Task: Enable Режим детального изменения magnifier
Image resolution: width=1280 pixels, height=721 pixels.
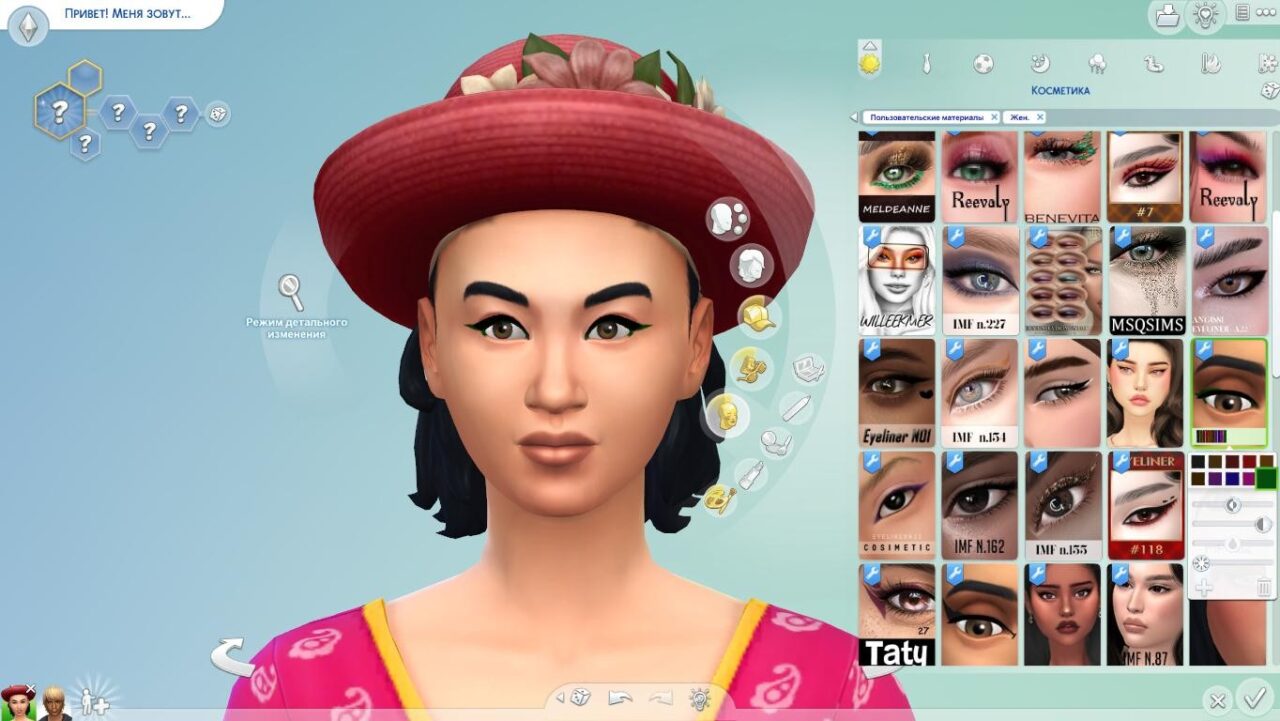Action: coord(291,292)
